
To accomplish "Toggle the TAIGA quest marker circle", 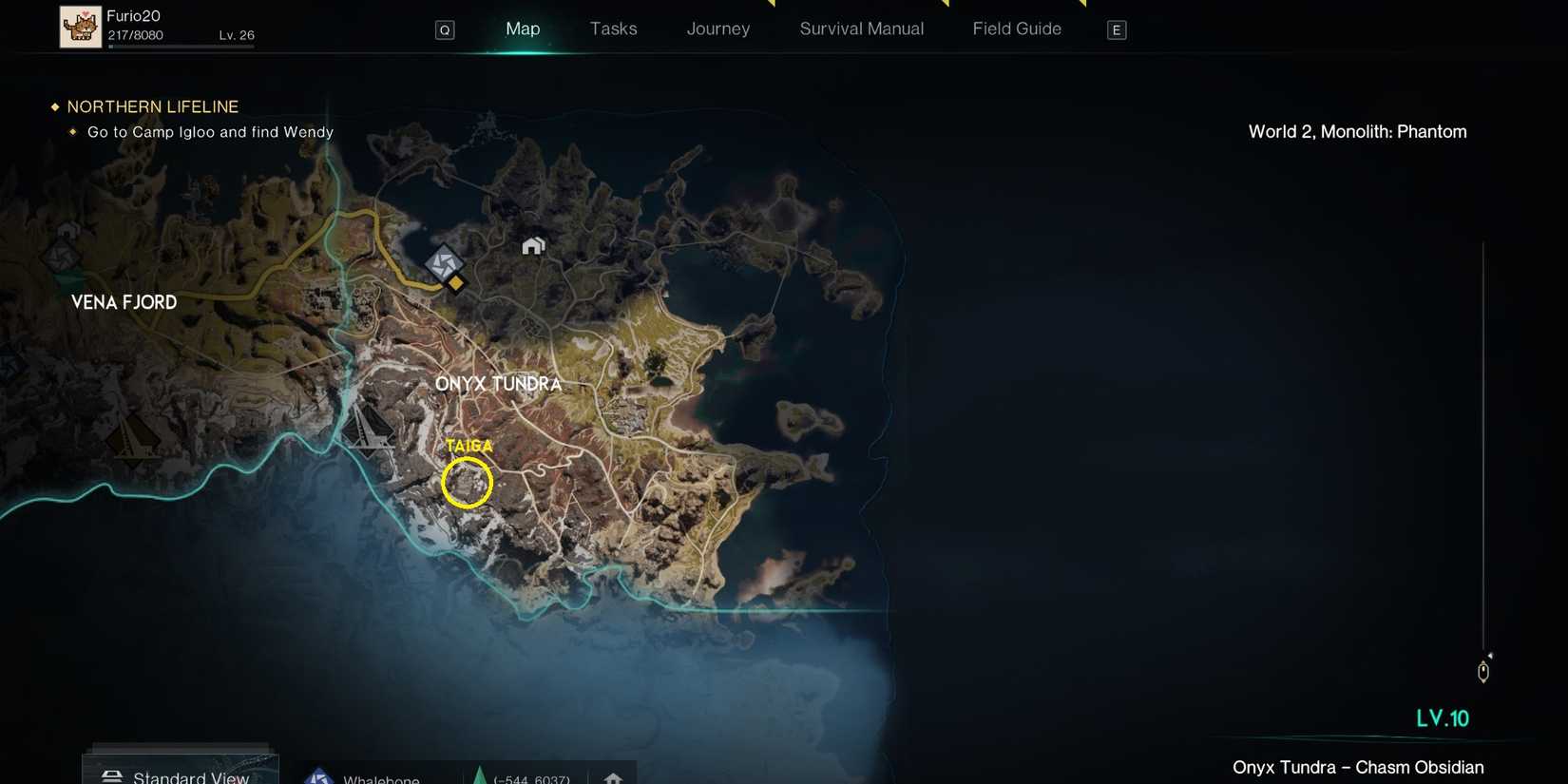I will pos(467,482).
